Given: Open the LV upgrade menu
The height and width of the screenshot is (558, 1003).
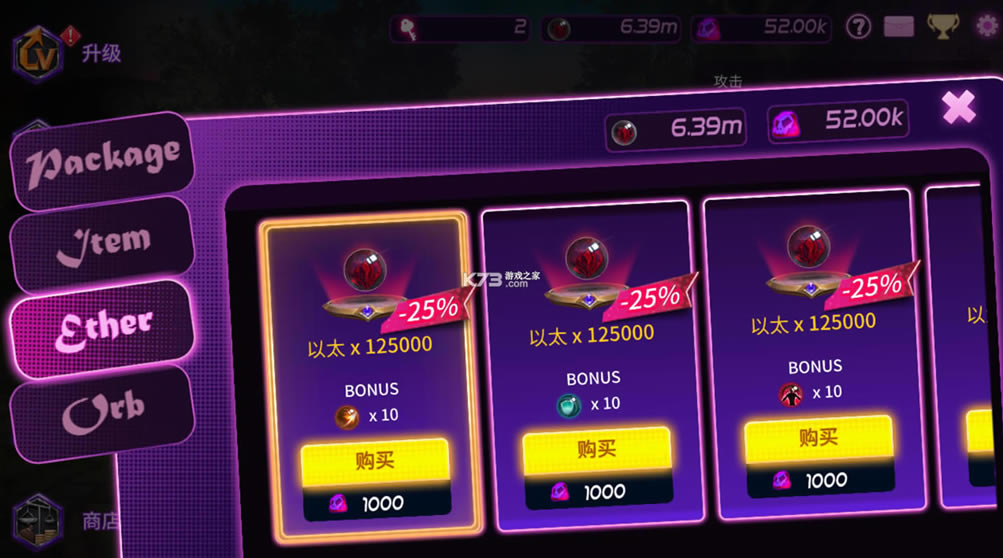Looking at the screenshot, I should click(38, 54).
